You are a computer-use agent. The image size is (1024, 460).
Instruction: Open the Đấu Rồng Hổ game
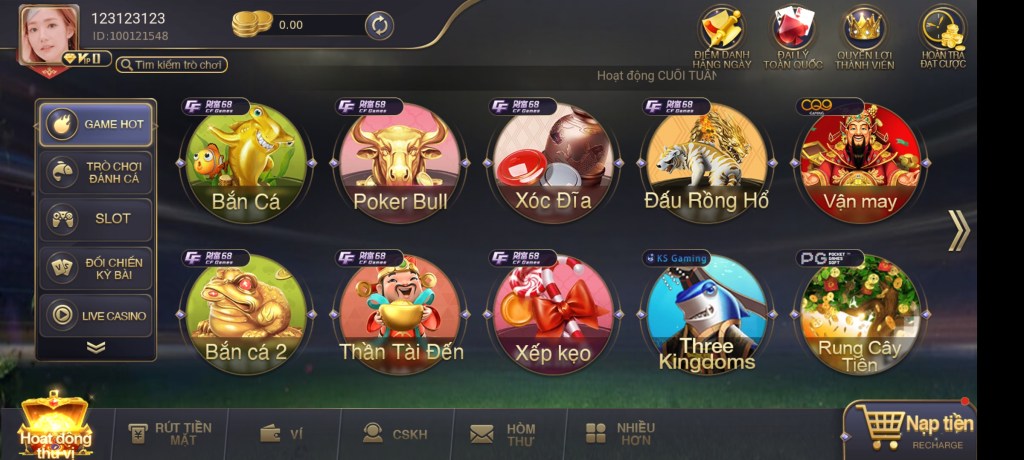click(707, 161)
